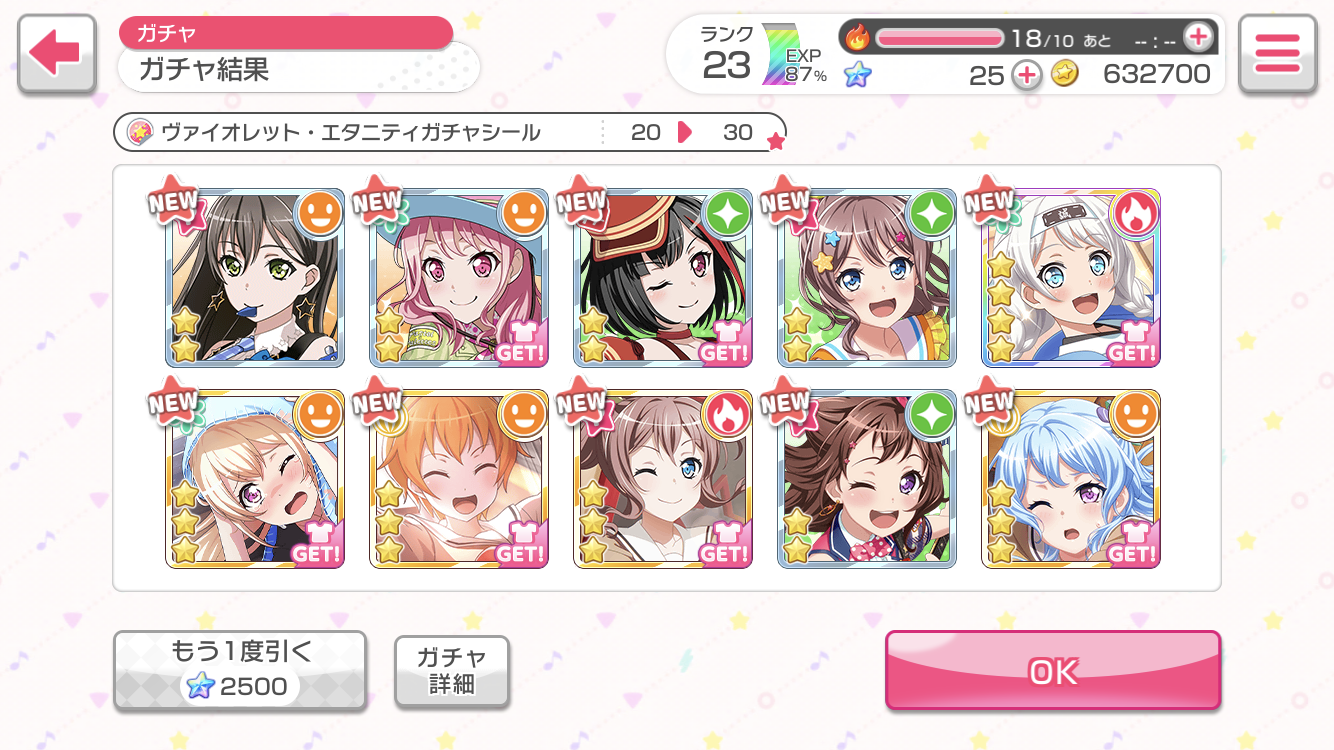The image size is (1334, 750).
Task: Open the ガチャ詳細 gacha details
Action: click(452, 671)
